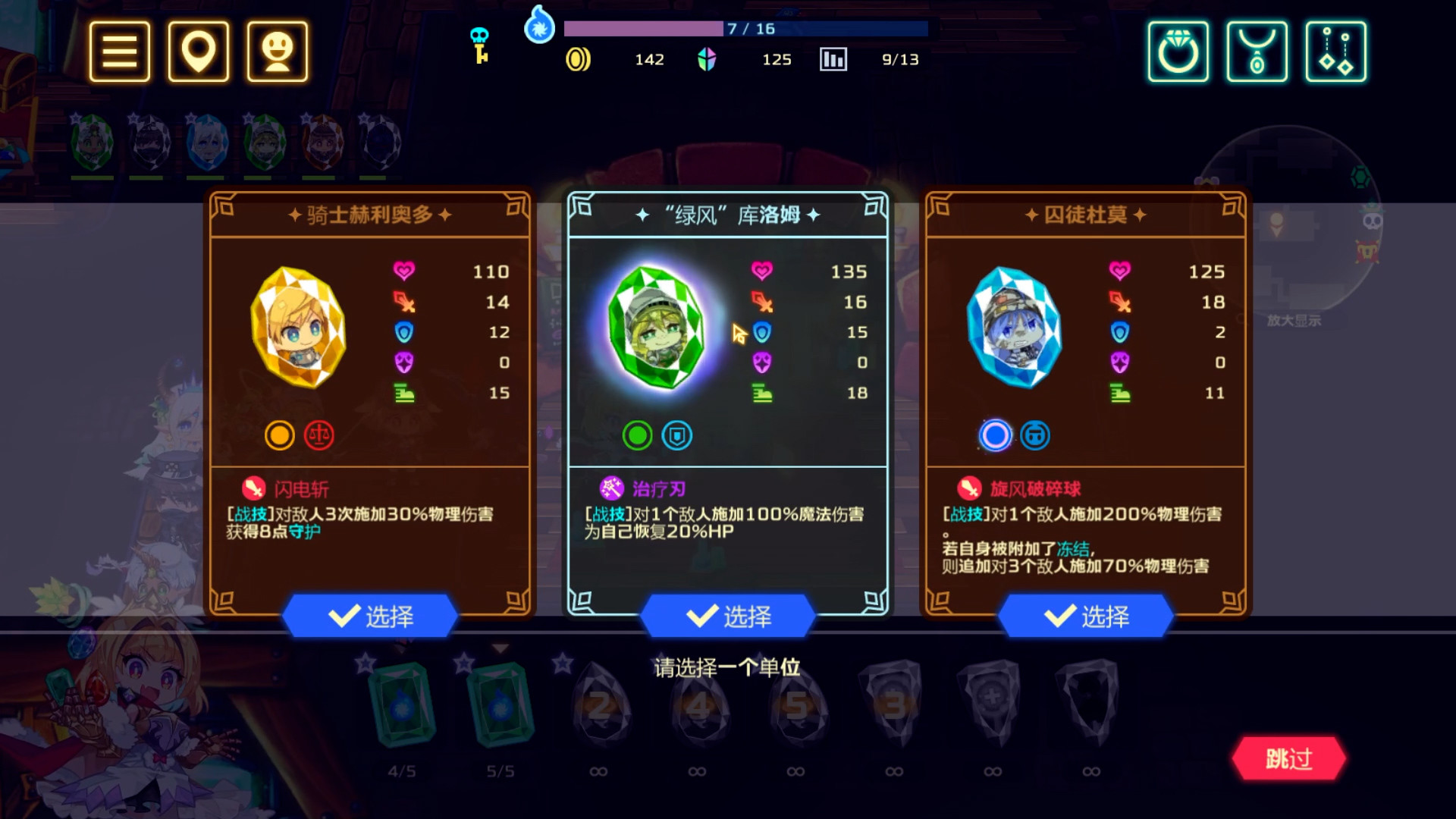The image size is (1456, 819).
Task: Click the 9/13 bar-chart icon
Action: pos(833,59)
